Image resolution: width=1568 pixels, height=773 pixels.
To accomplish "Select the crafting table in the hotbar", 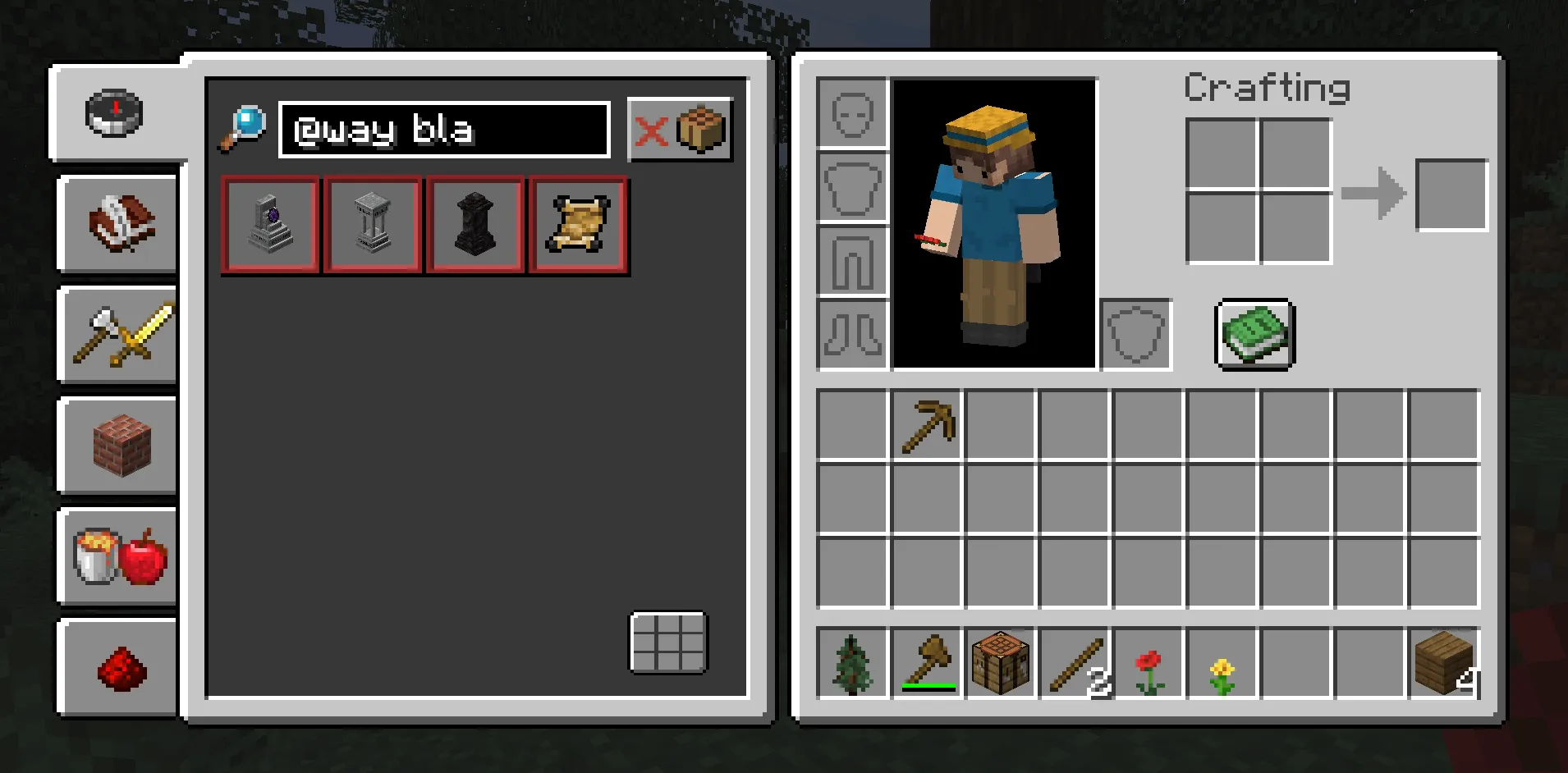I will pos(1000,663).
